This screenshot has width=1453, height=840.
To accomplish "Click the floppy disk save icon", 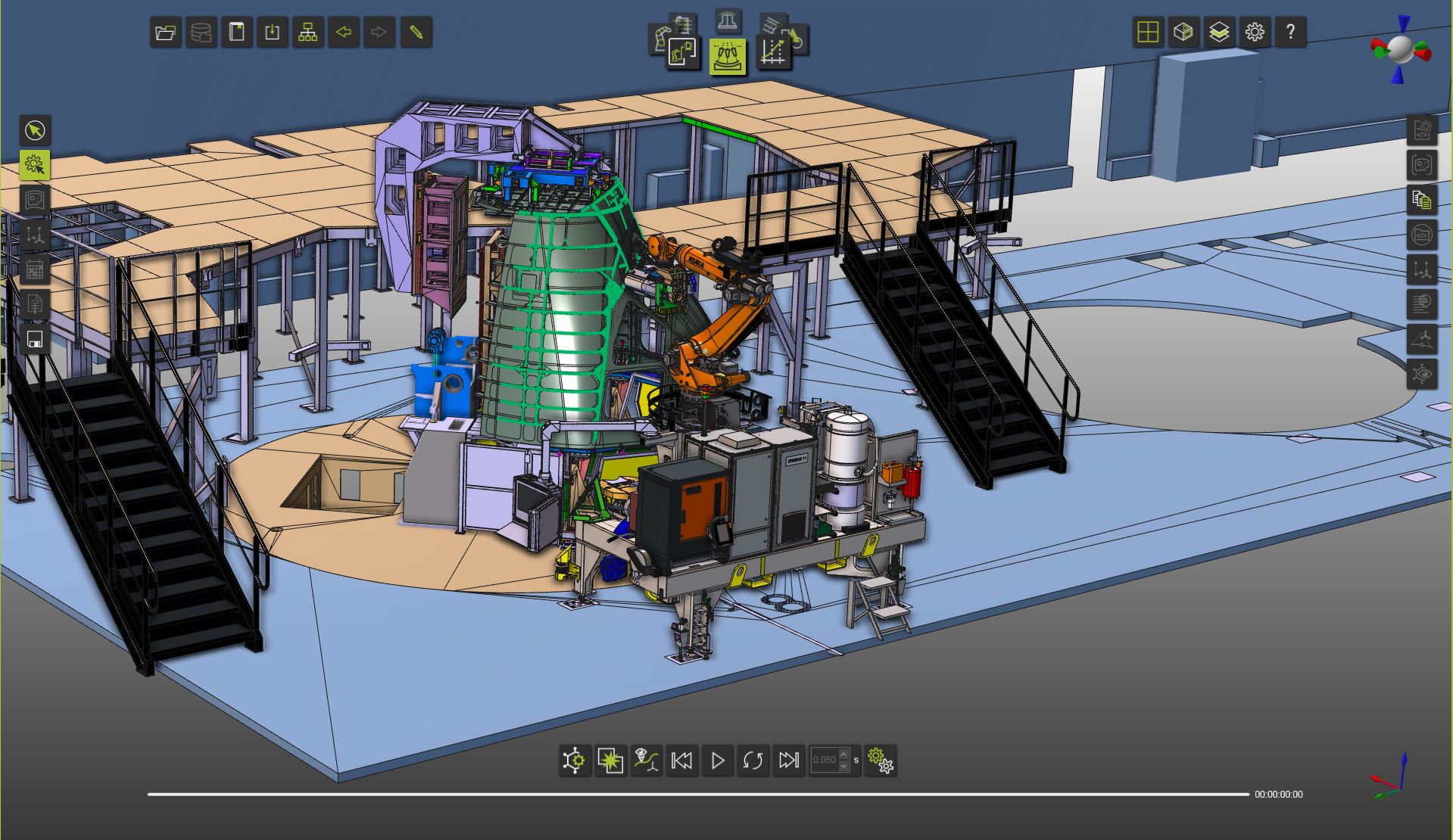I will click(35, 339).
